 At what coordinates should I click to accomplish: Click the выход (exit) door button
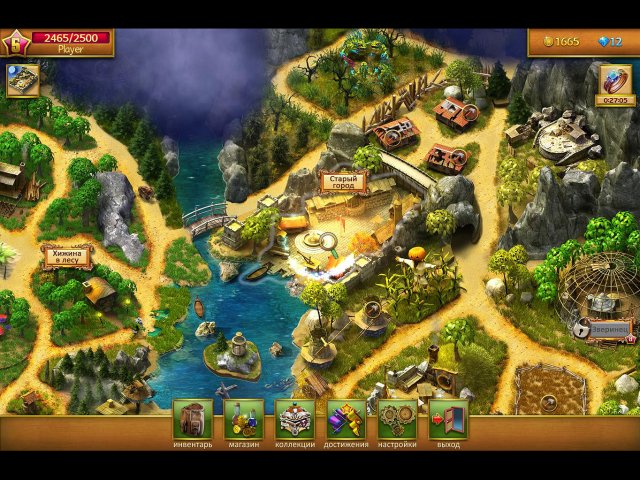pyautogui.click(x=448, y=419)
